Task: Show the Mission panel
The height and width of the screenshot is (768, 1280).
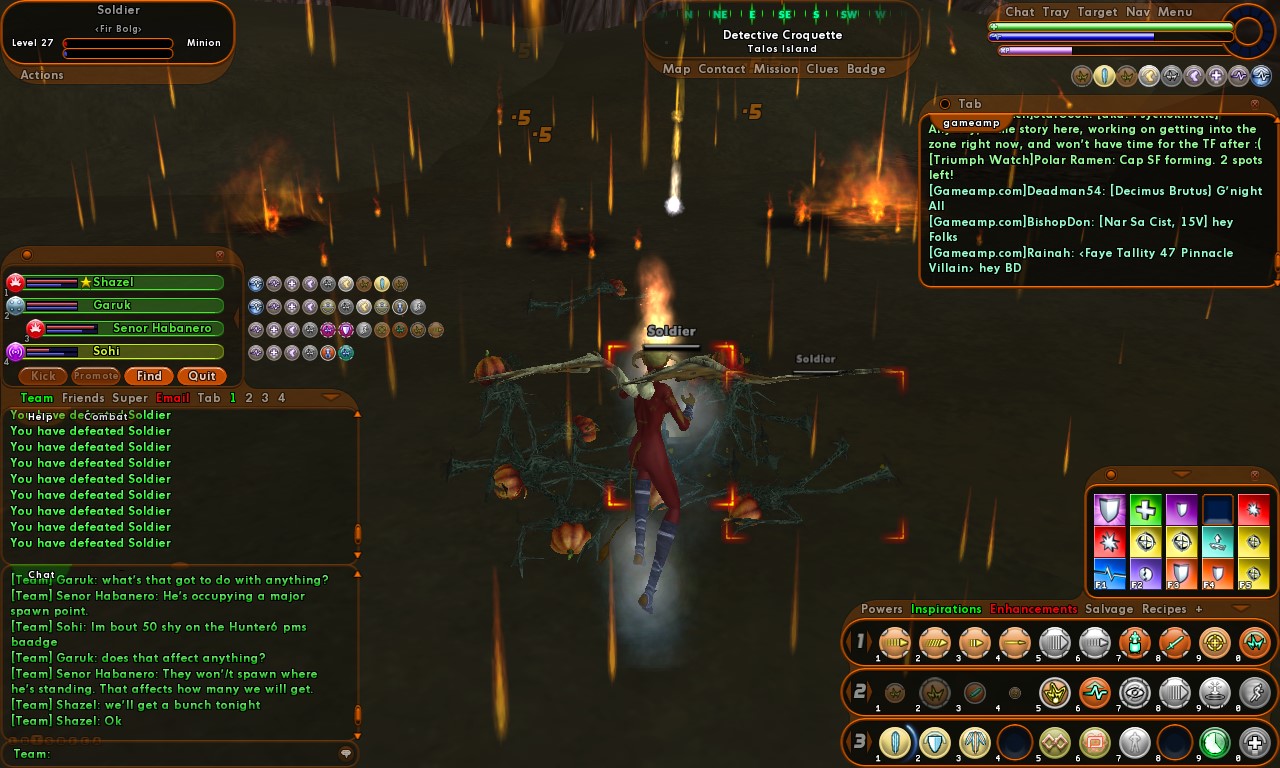Action: (776, 69)
